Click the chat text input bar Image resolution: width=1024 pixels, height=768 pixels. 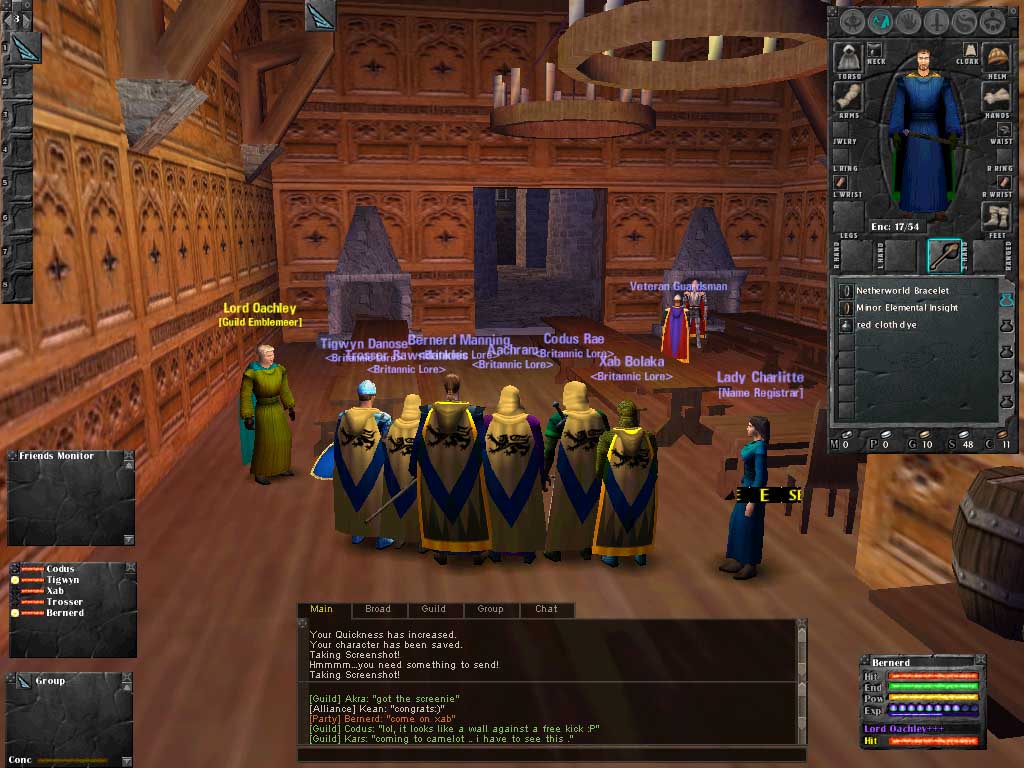coord(550,755)
